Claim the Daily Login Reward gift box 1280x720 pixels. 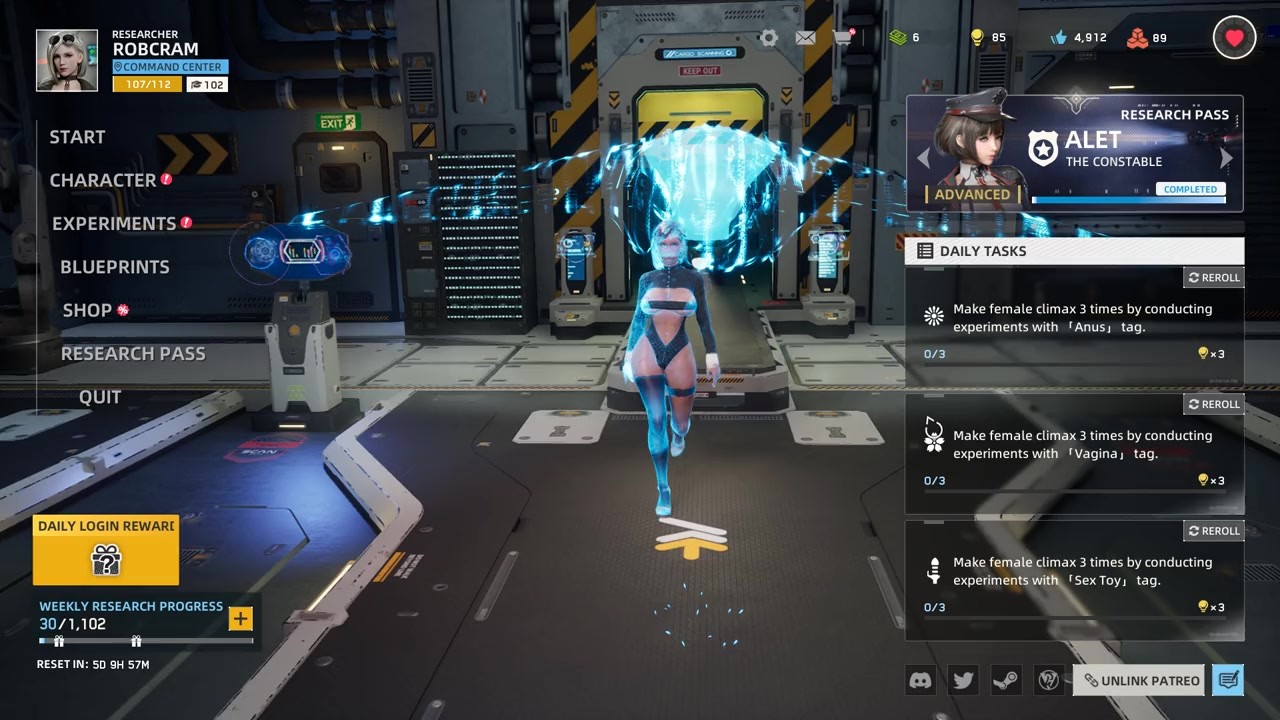106,559
